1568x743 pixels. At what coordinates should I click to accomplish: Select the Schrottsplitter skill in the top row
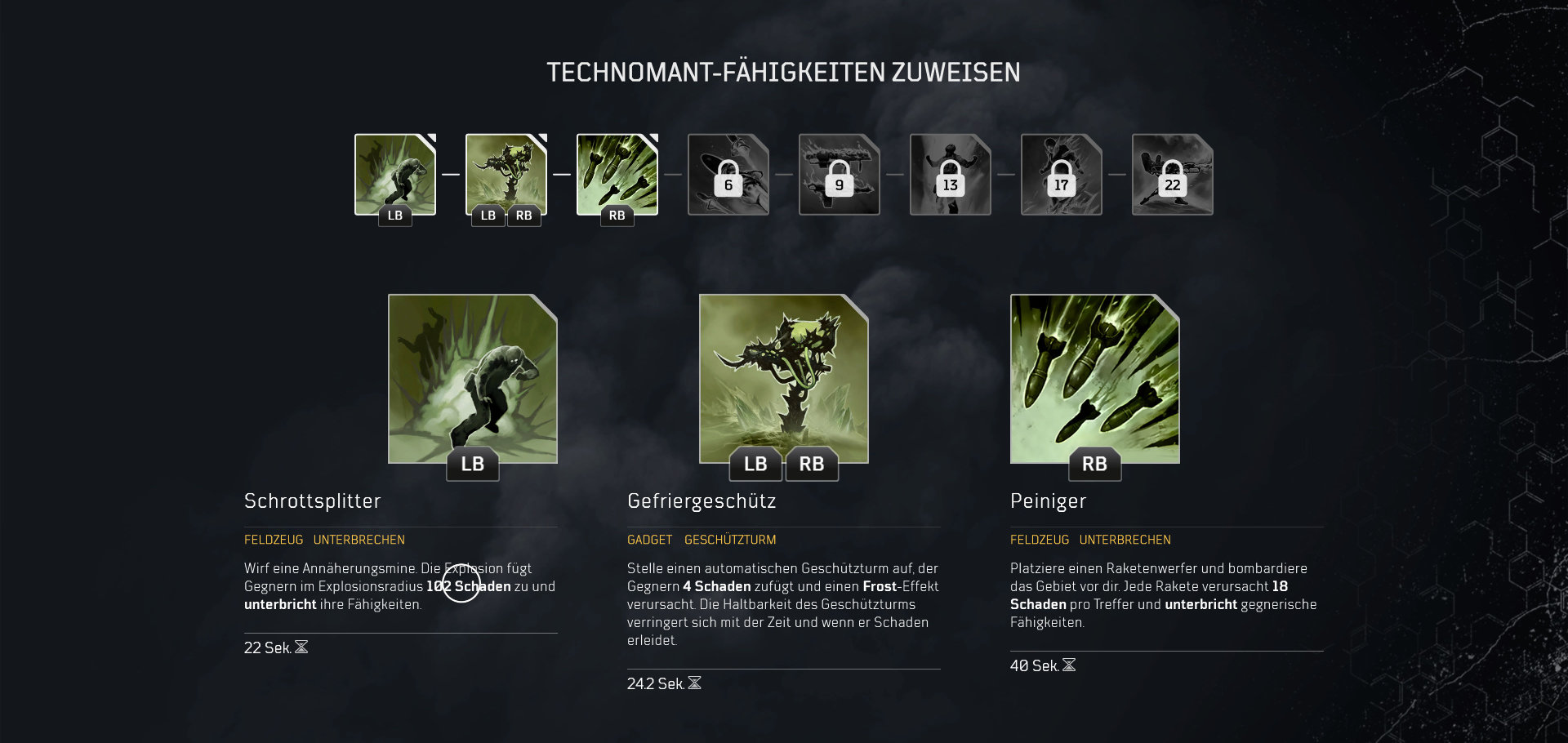click(x=395, y=174)
